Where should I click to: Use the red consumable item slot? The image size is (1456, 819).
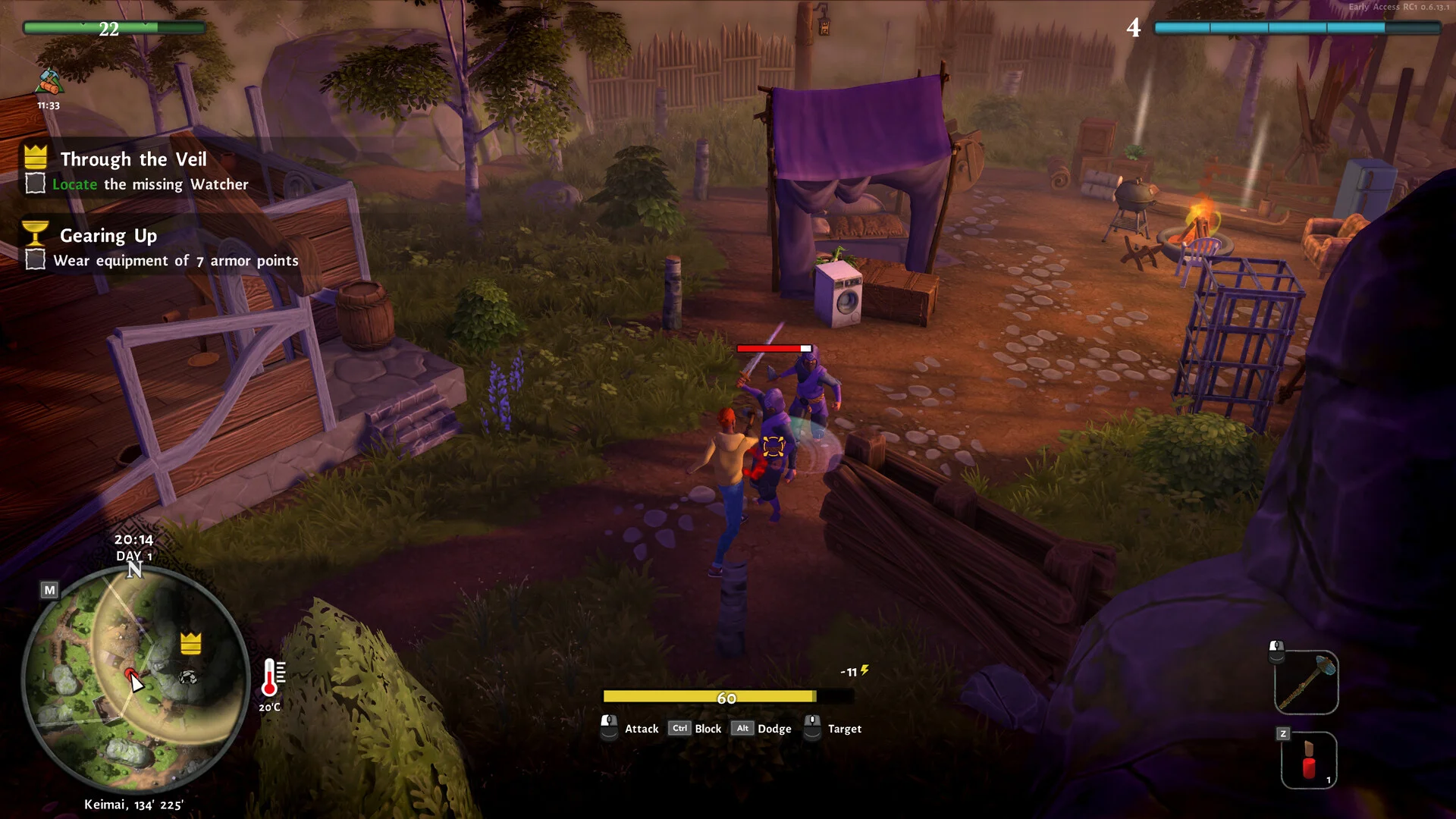[1309, 760]
